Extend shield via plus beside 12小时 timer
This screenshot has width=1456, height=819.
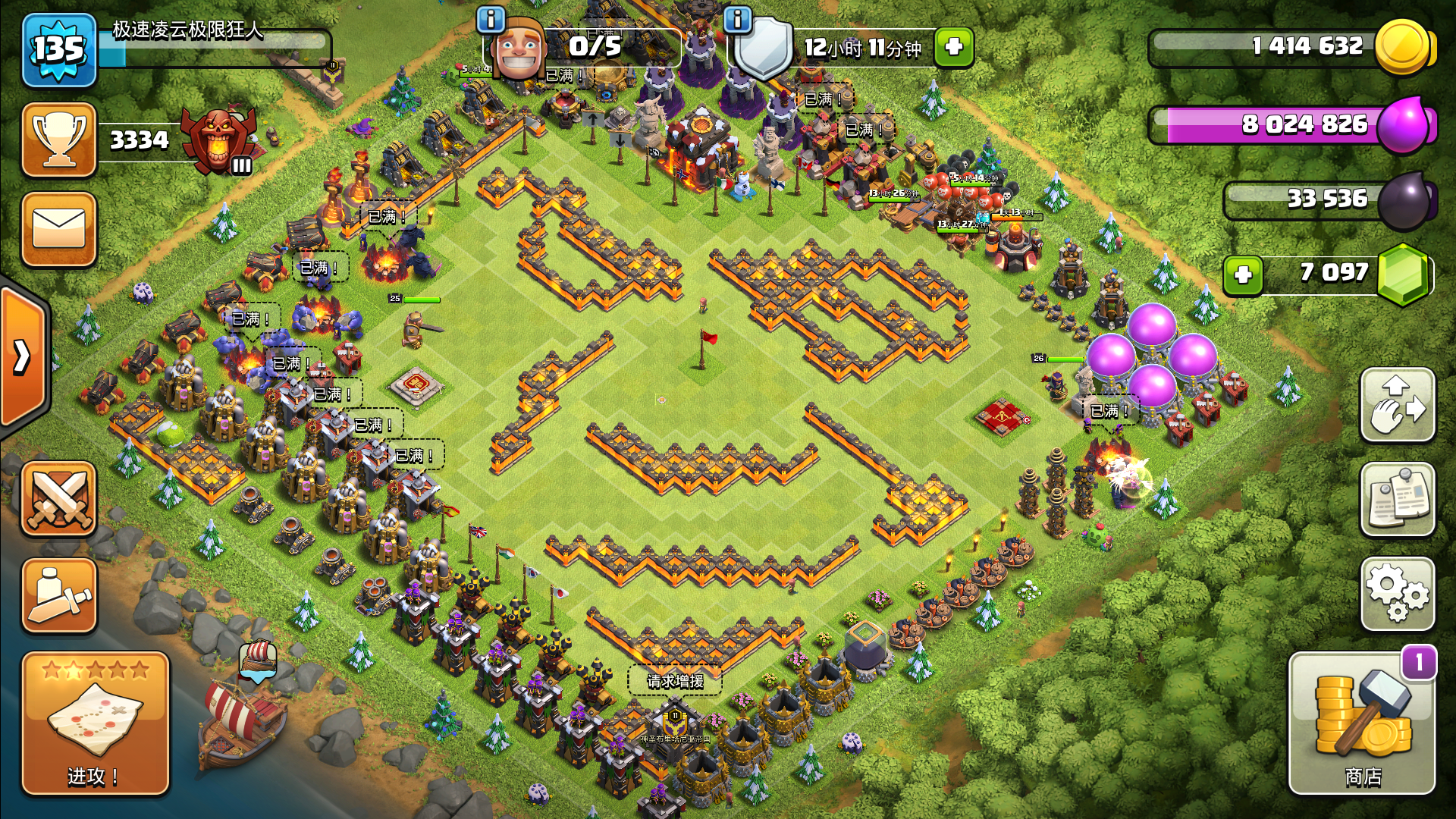tap(954, 46)
